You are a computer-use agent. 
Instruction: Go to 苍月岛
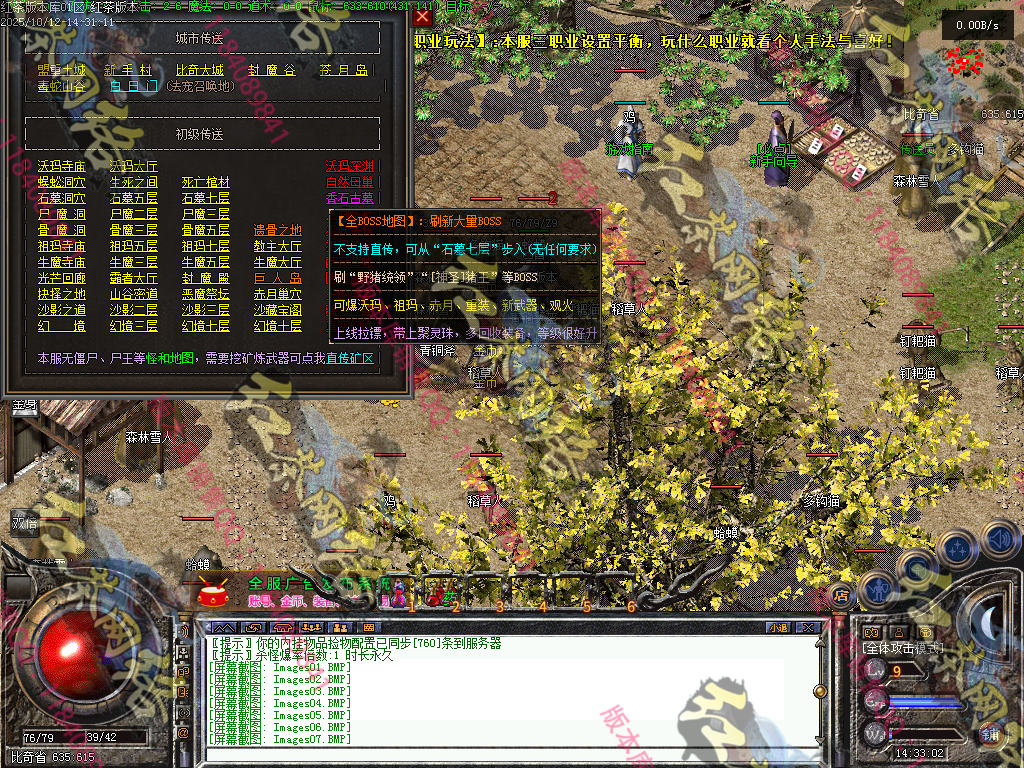(344, 70)
